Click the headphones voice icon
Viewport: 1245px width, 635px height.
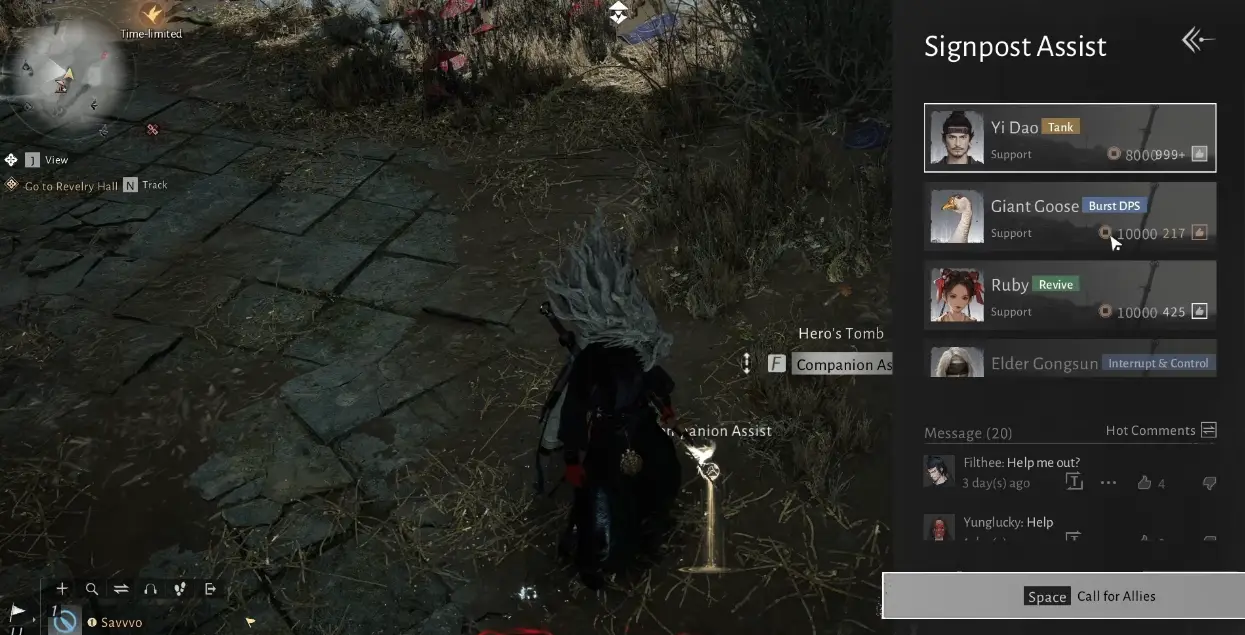150,589
